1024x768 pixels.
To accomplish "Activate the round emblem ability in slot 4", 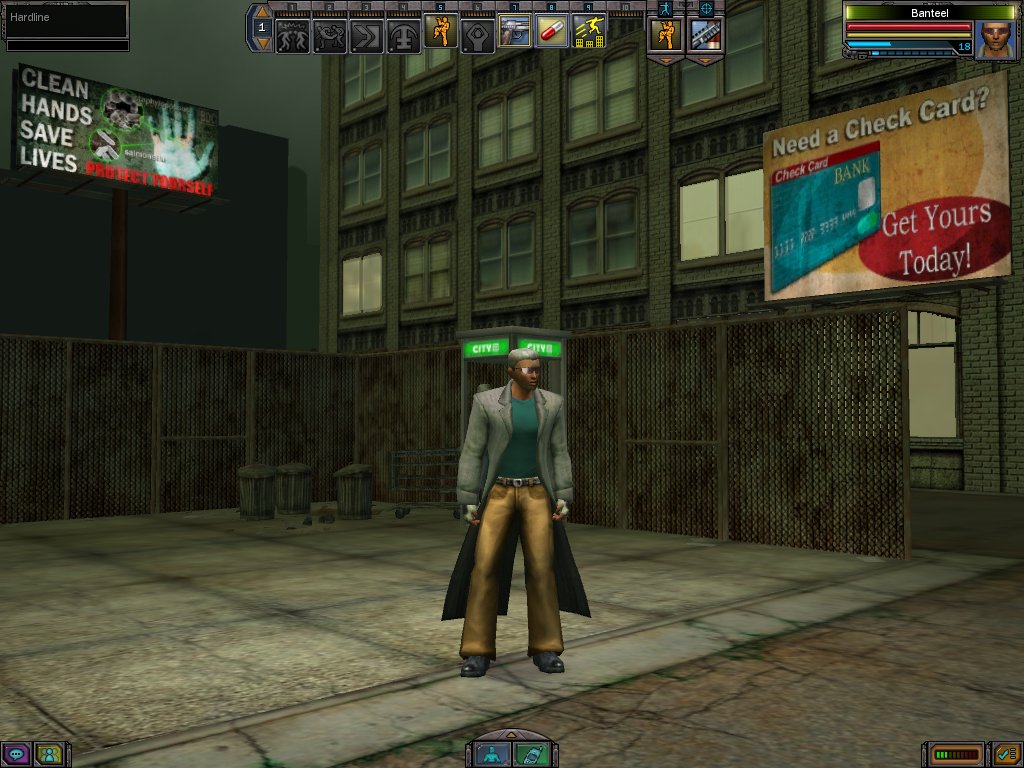I will [404, 36].
